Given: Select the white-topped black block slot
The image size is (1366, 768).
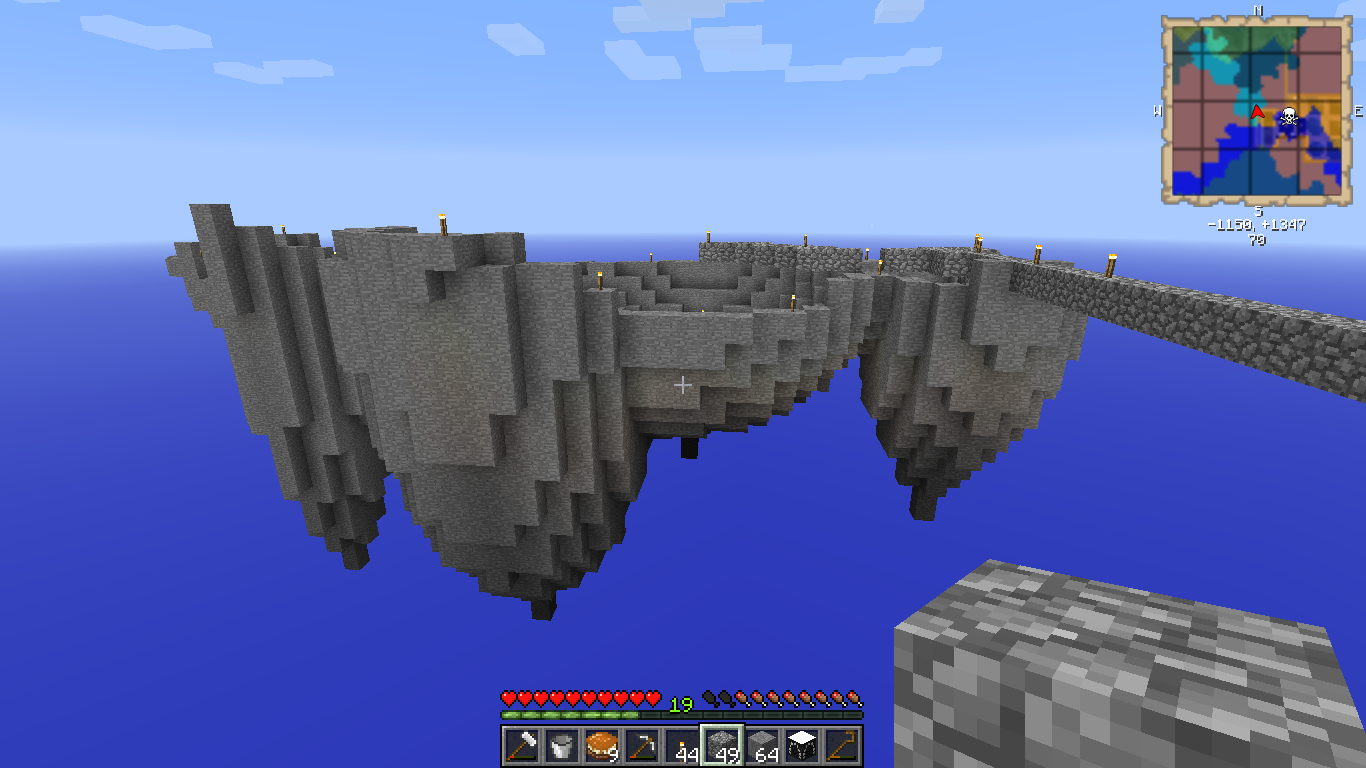Looking at the screenshot, I should point(802,745).
